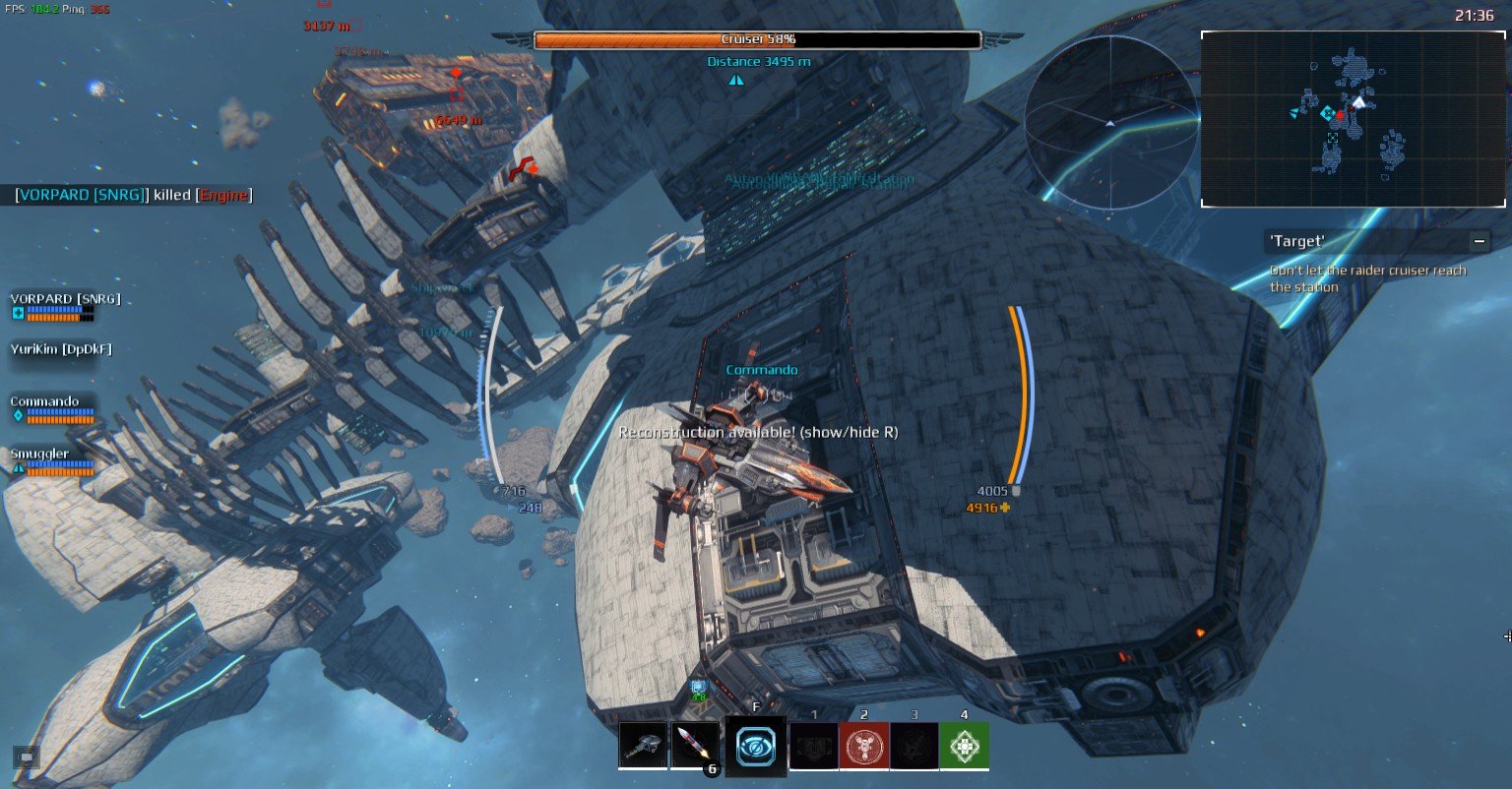Select the missile slot with 6 rockets
The height and width of the screenshot is (789, 1512).
(694, 746)
